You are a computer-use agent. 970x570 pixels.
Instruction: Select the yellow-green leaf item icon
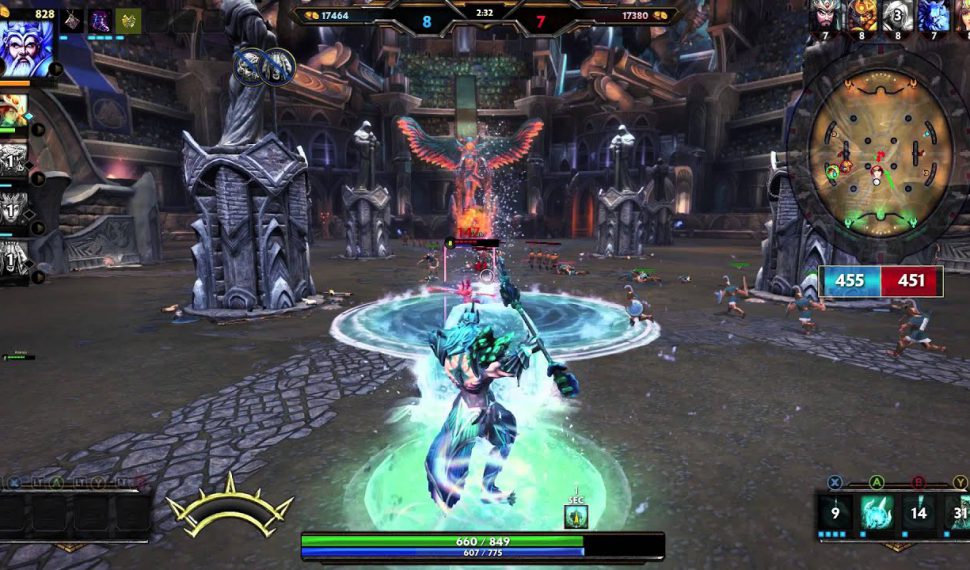(x=128, y=20)
